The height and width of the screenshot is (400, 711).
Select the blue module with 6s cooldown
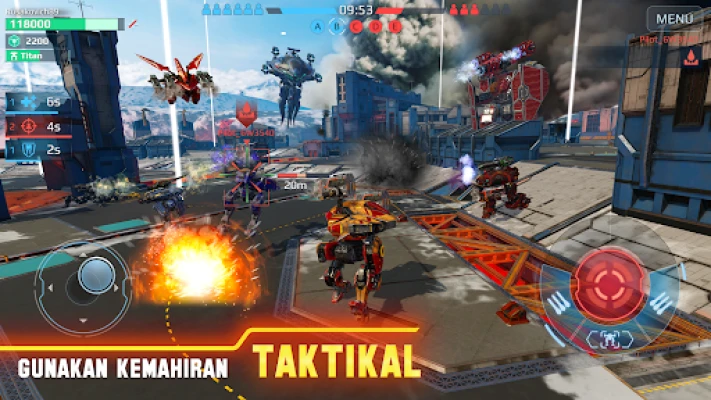26,103
